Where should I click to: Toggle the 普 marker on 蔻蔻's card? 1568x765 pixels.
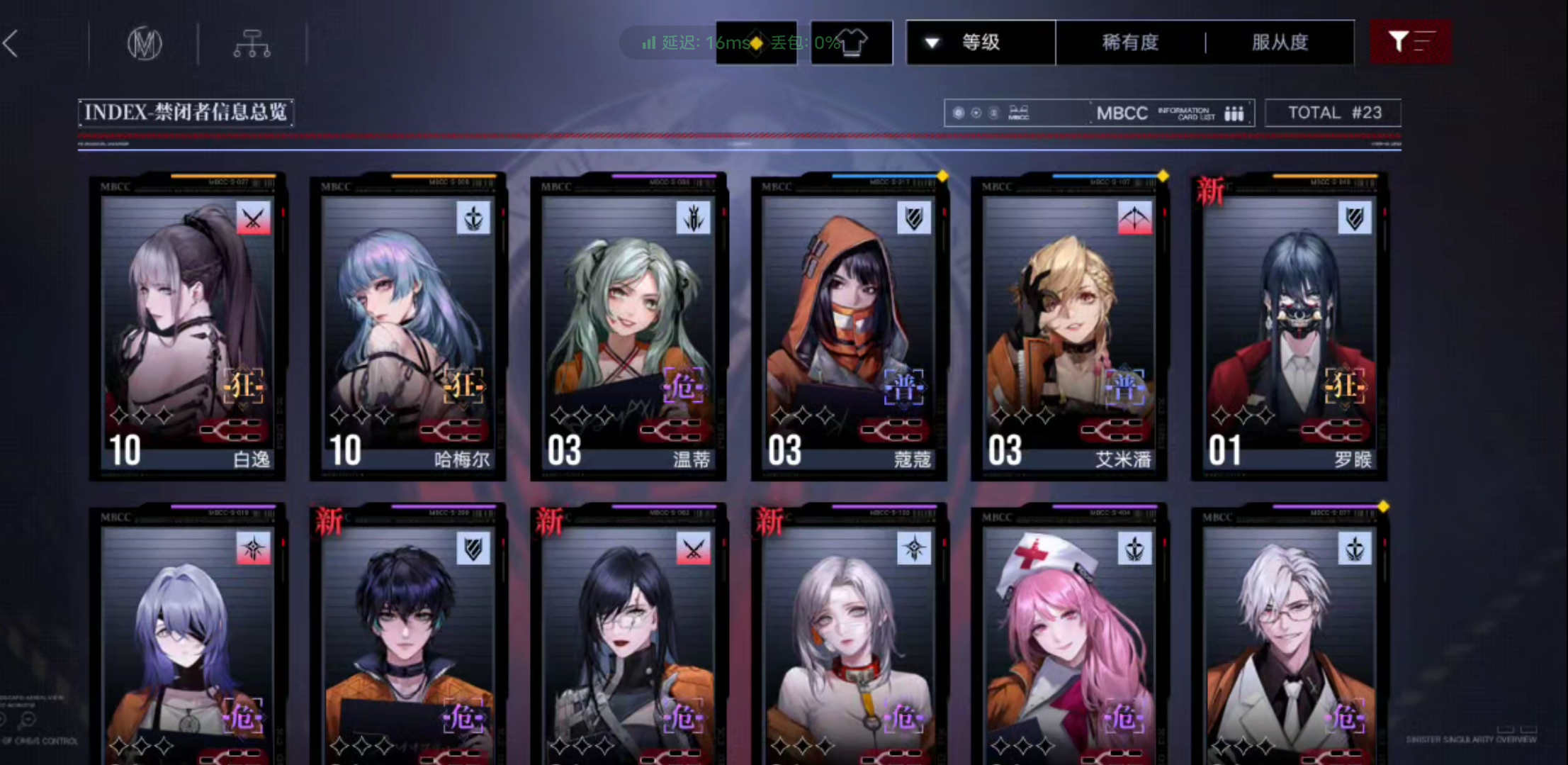tap(903, 387)
